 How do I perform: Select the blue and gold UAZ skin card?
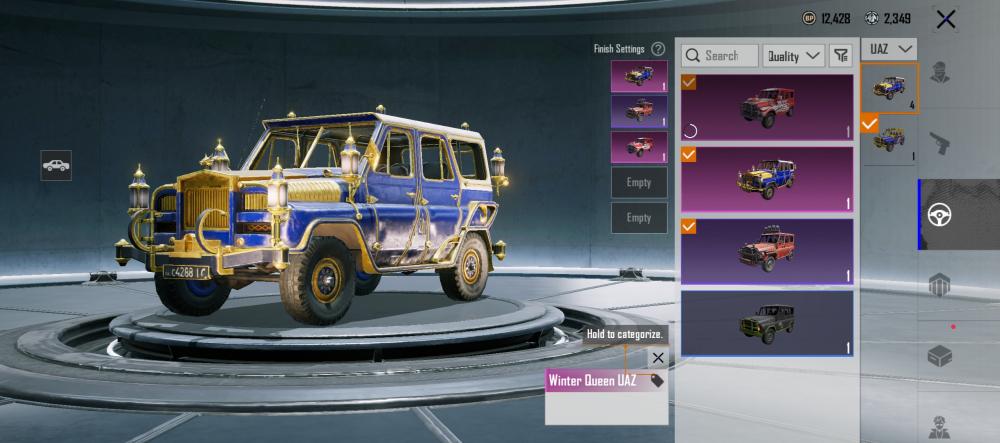point(767,179)
